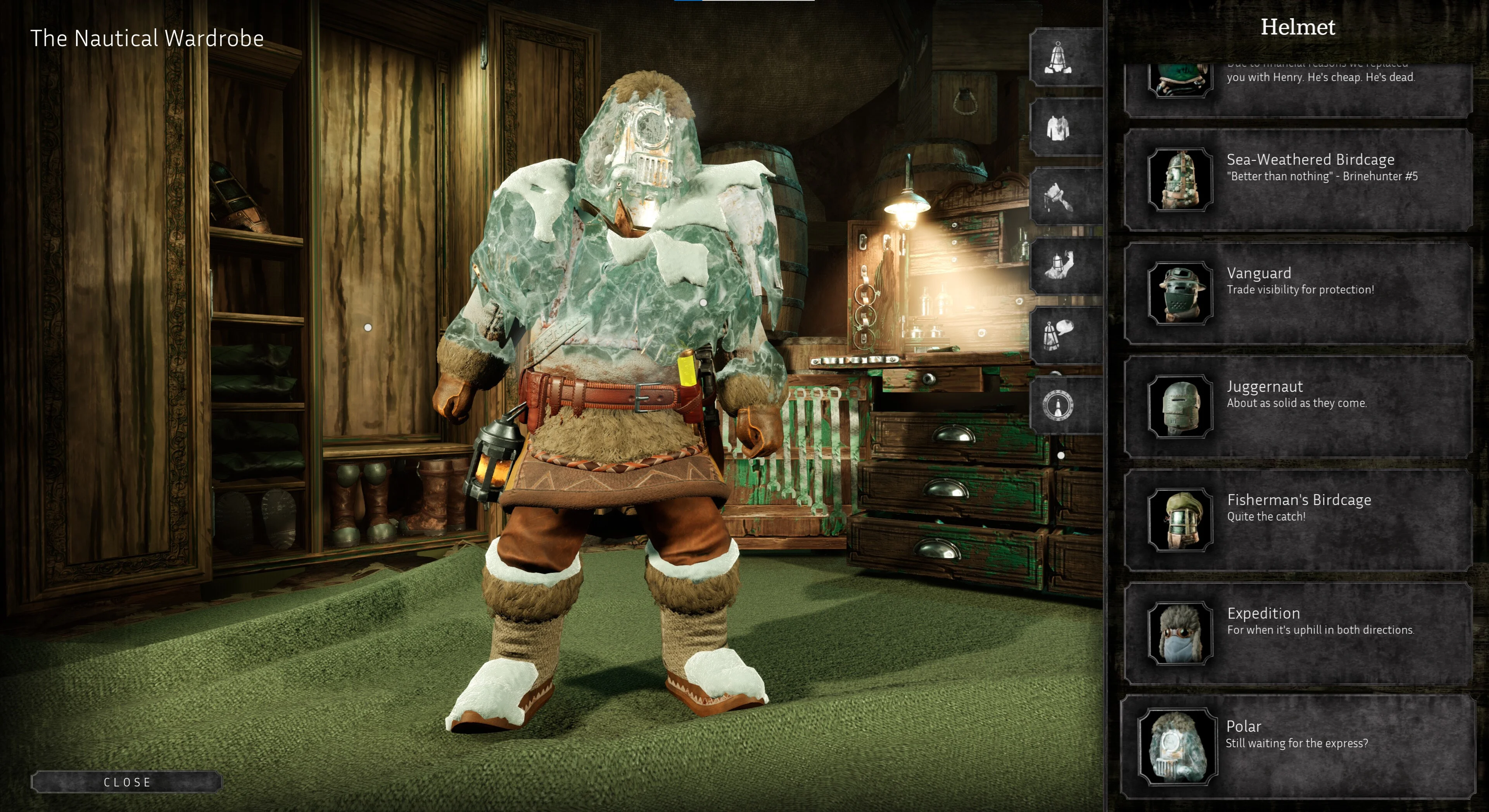
Task: Choose the Polar helmet entry
Action: (x=1298, y=746)
